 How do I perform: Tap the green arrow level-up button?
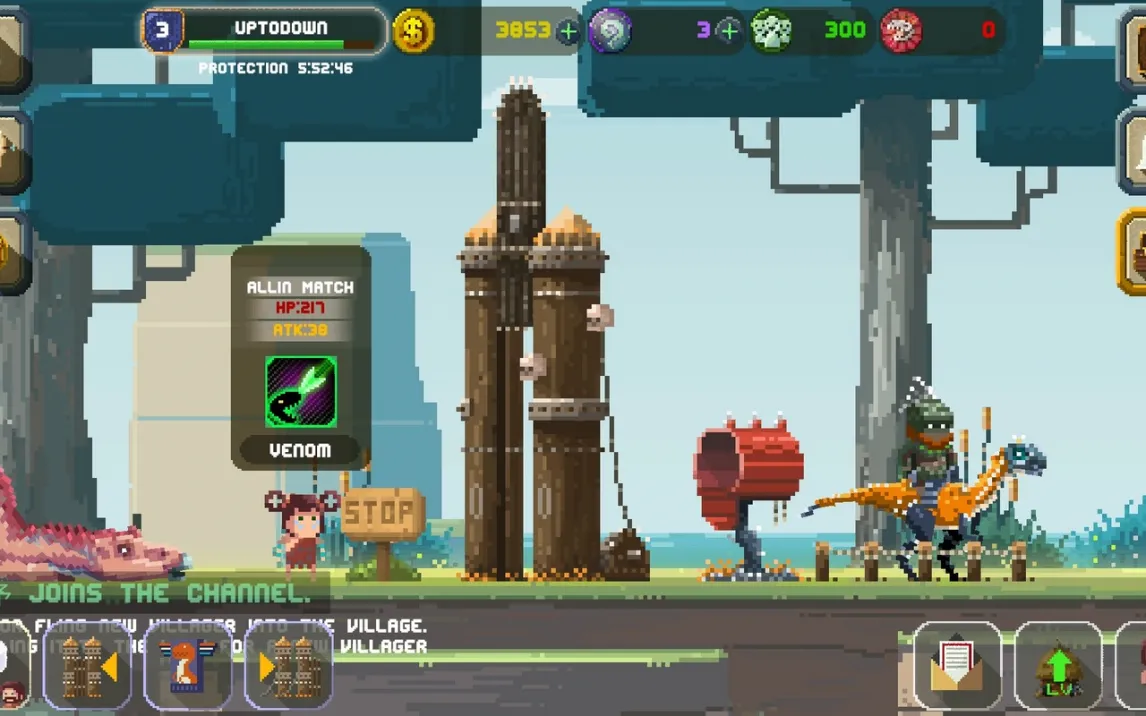1058,667
